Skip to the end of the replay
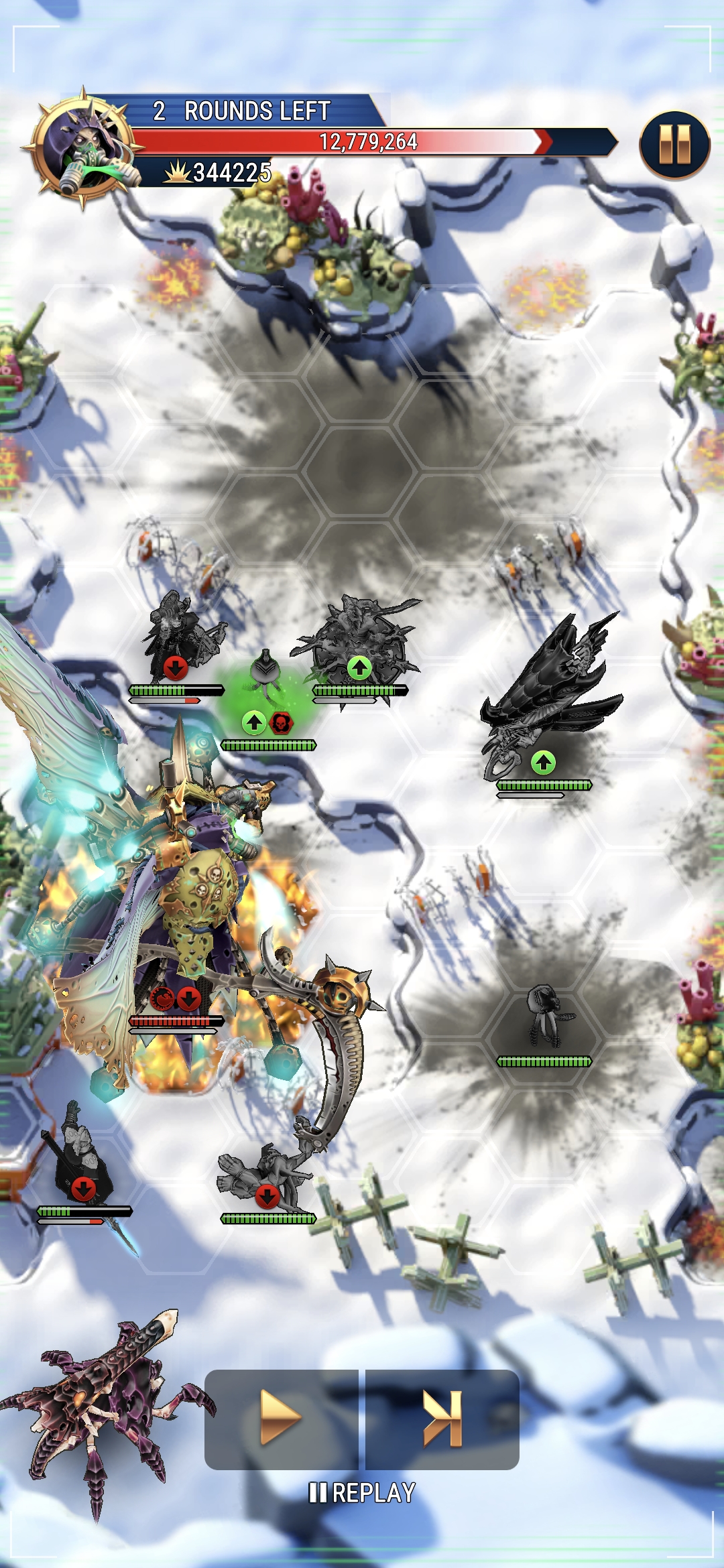The height and width of the screenshot is (1568, 724). coord(442,1418)
